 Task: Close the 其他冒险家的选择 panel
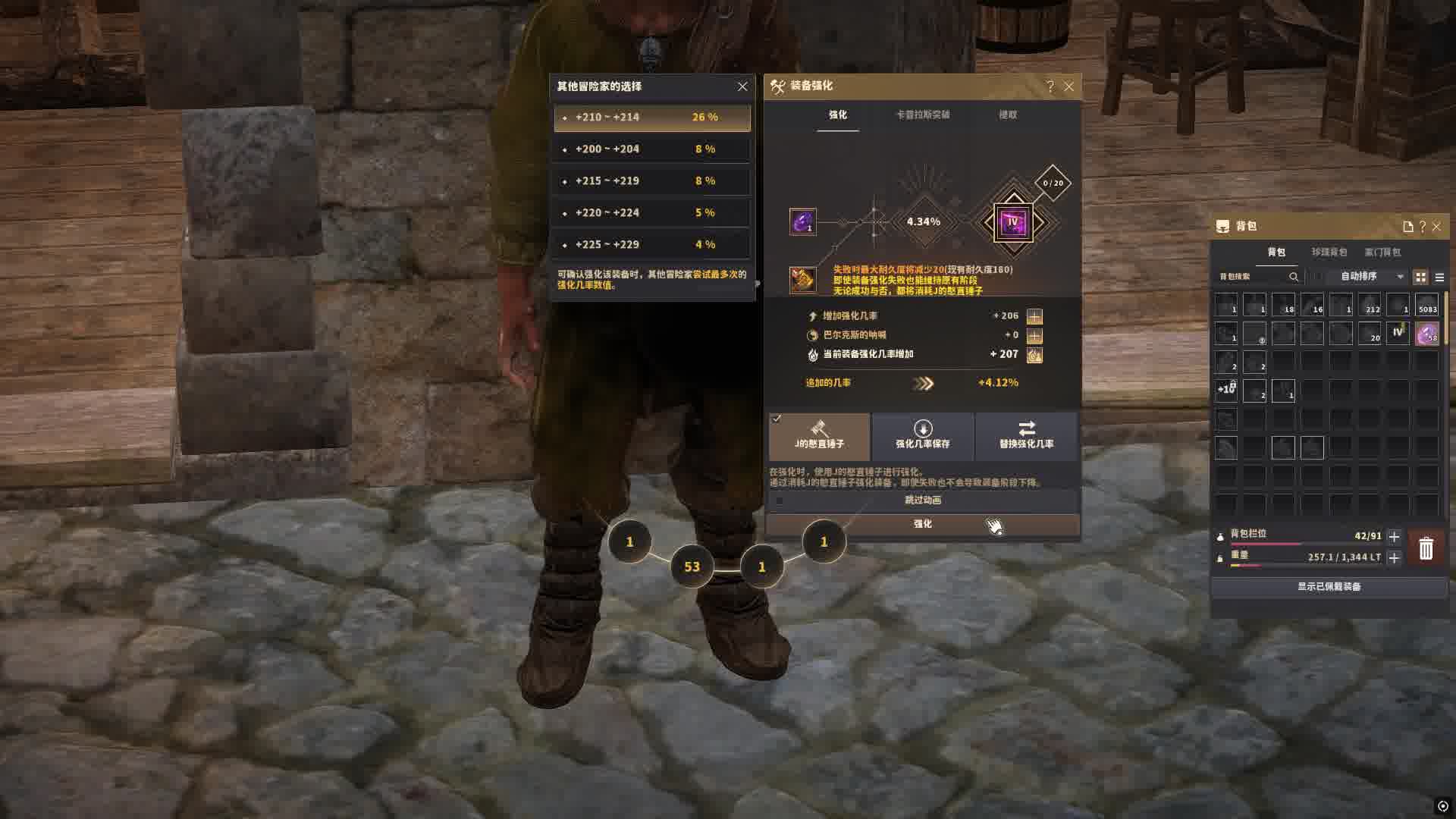point(742,86)
